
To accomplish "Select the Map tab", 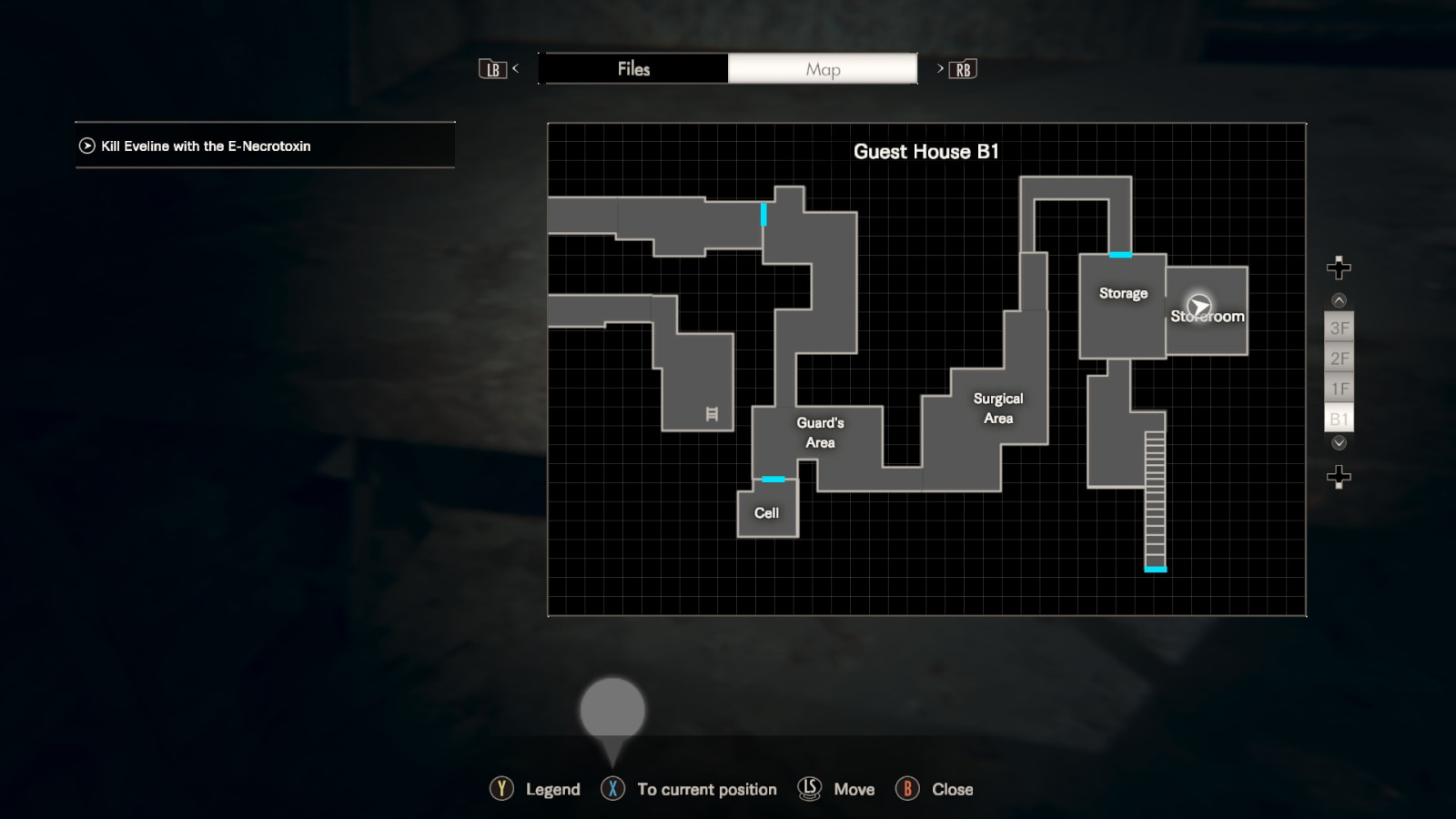I will coord(822,68).
